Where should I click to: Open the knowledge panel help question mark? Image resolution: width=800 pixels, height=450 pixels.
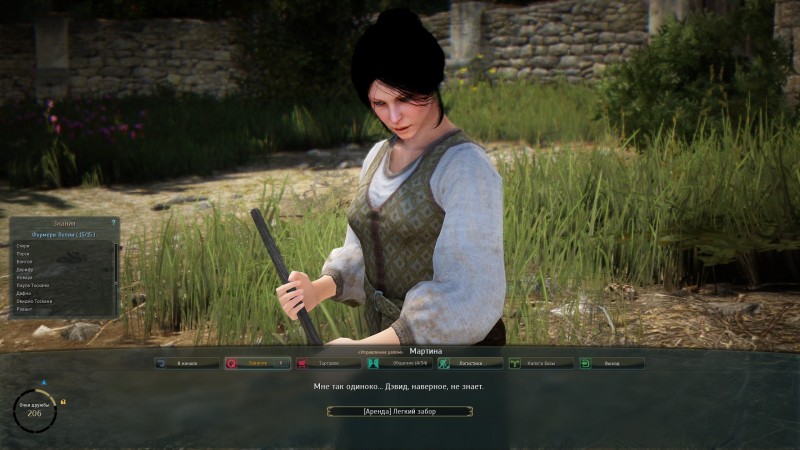[114, 223]
